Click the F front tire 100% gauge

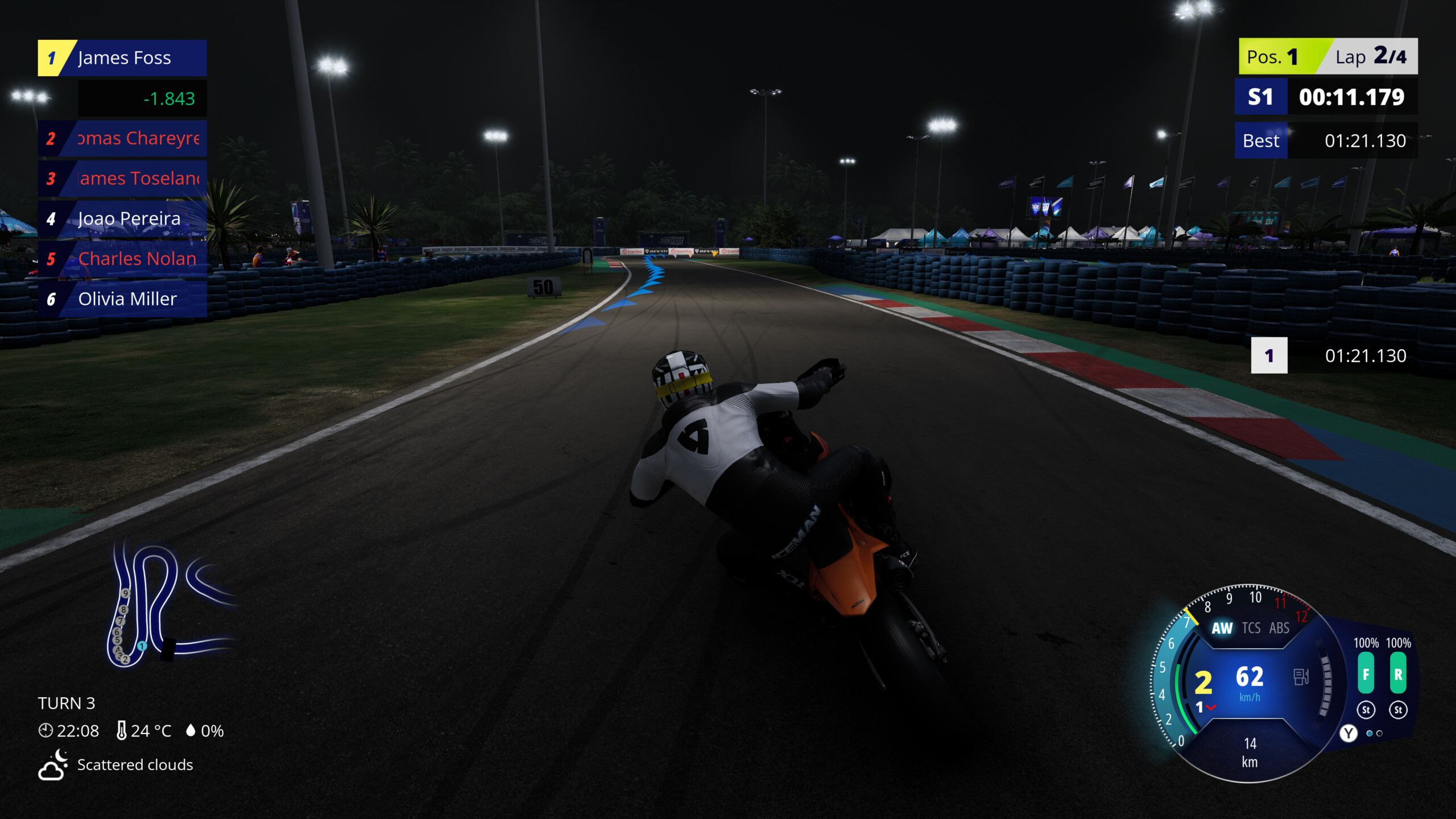(x=1366, y=673)
